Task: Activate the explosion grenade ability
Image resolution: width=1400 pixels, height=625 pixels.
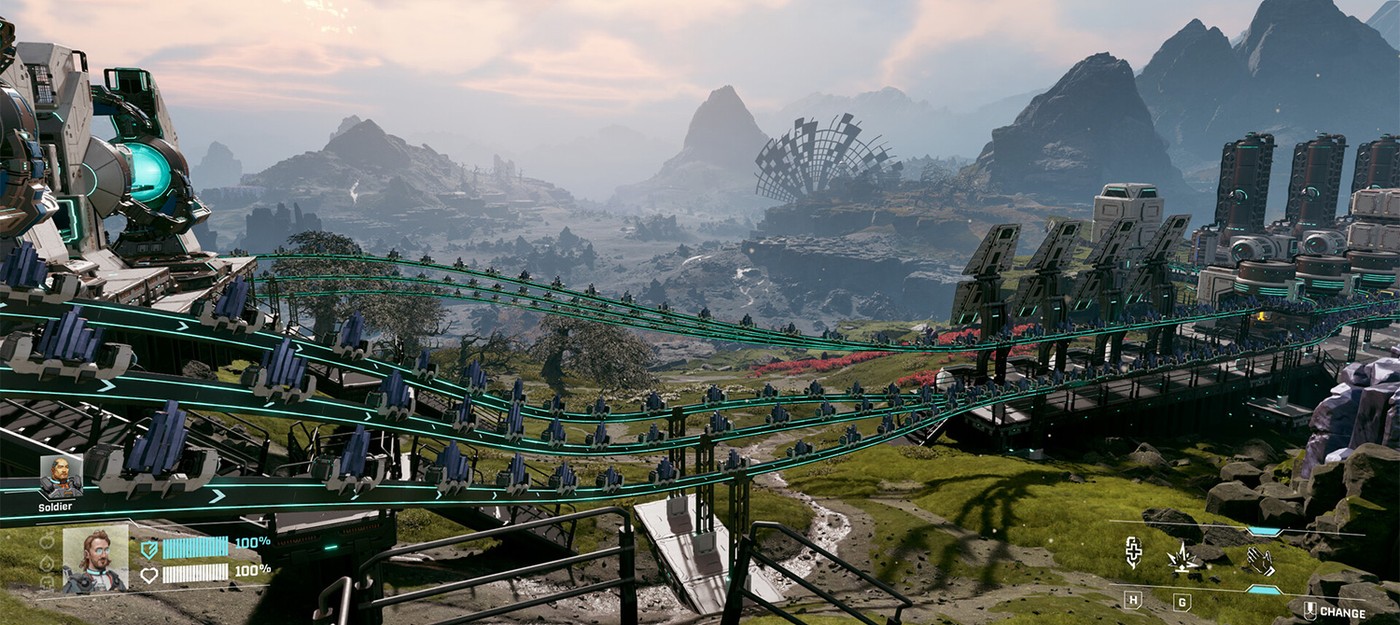Action: tap(1185, 557)
